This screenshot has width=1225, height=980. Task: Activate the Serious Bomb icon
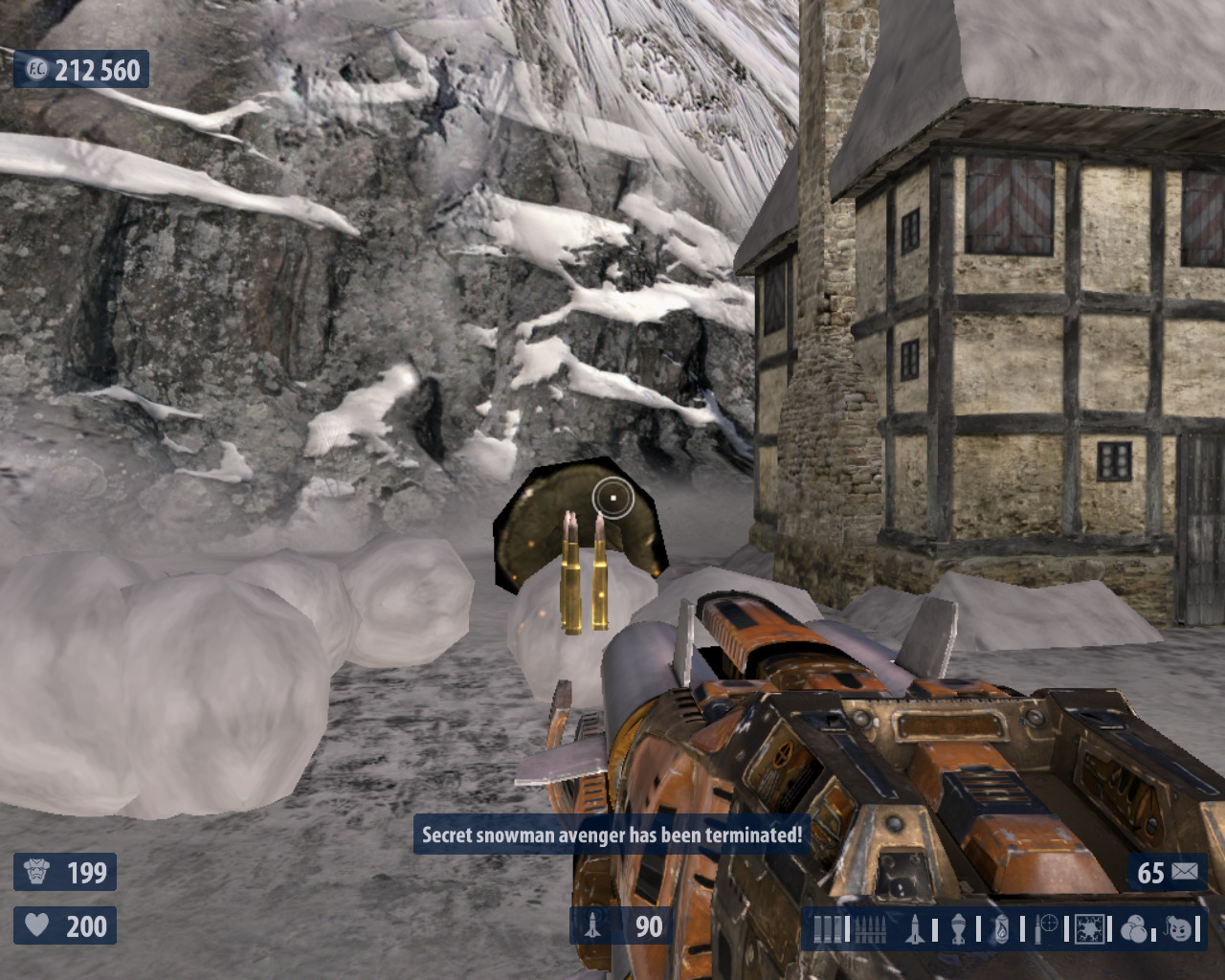(x=1179, y=928)
